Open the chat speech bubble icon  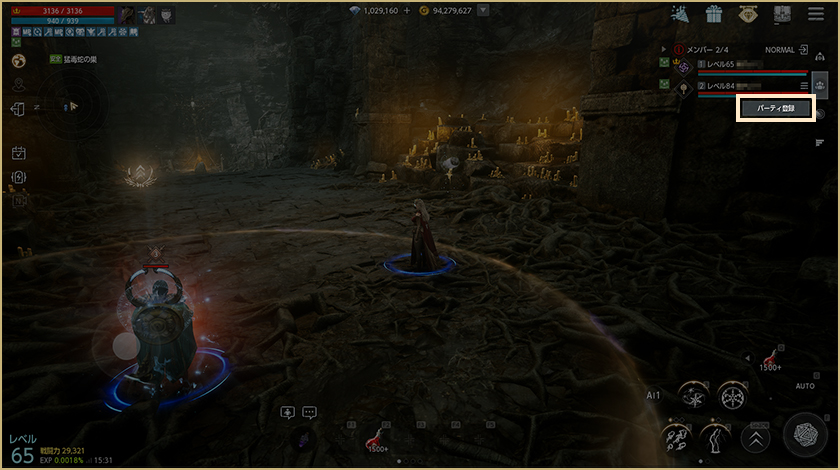pos(309,411)
